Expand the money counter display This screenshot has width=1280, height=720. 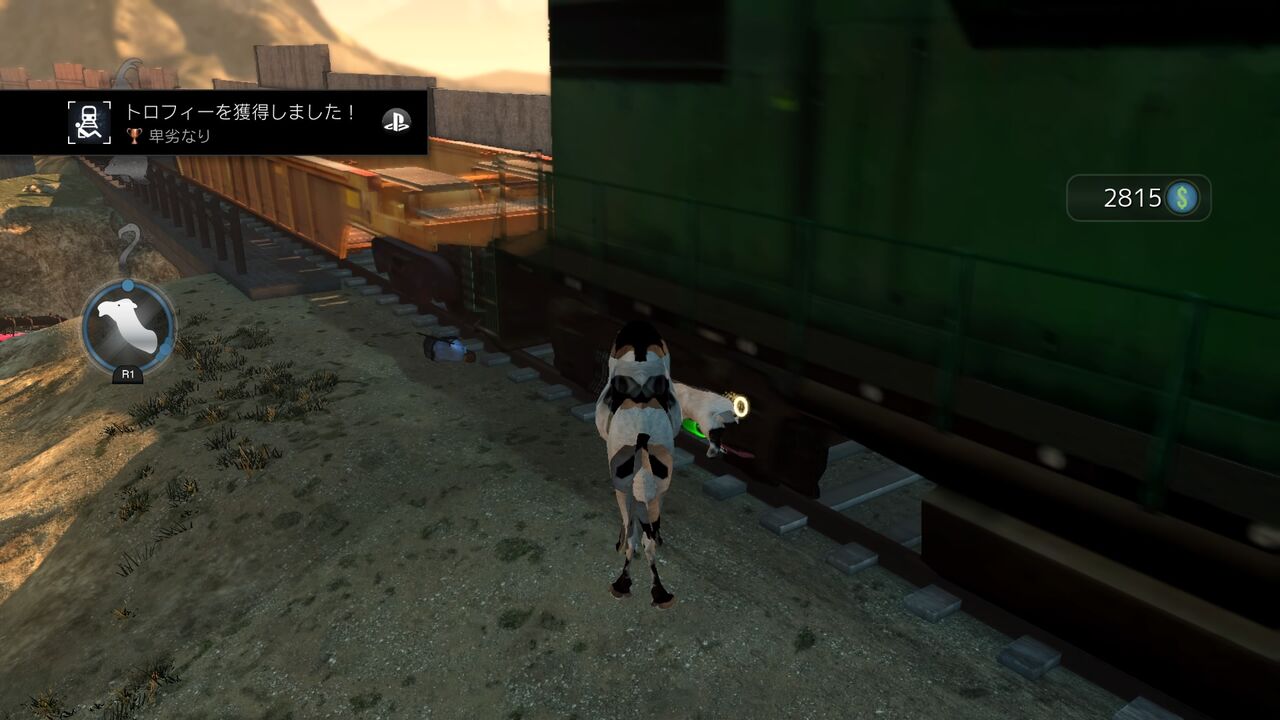1140,198
